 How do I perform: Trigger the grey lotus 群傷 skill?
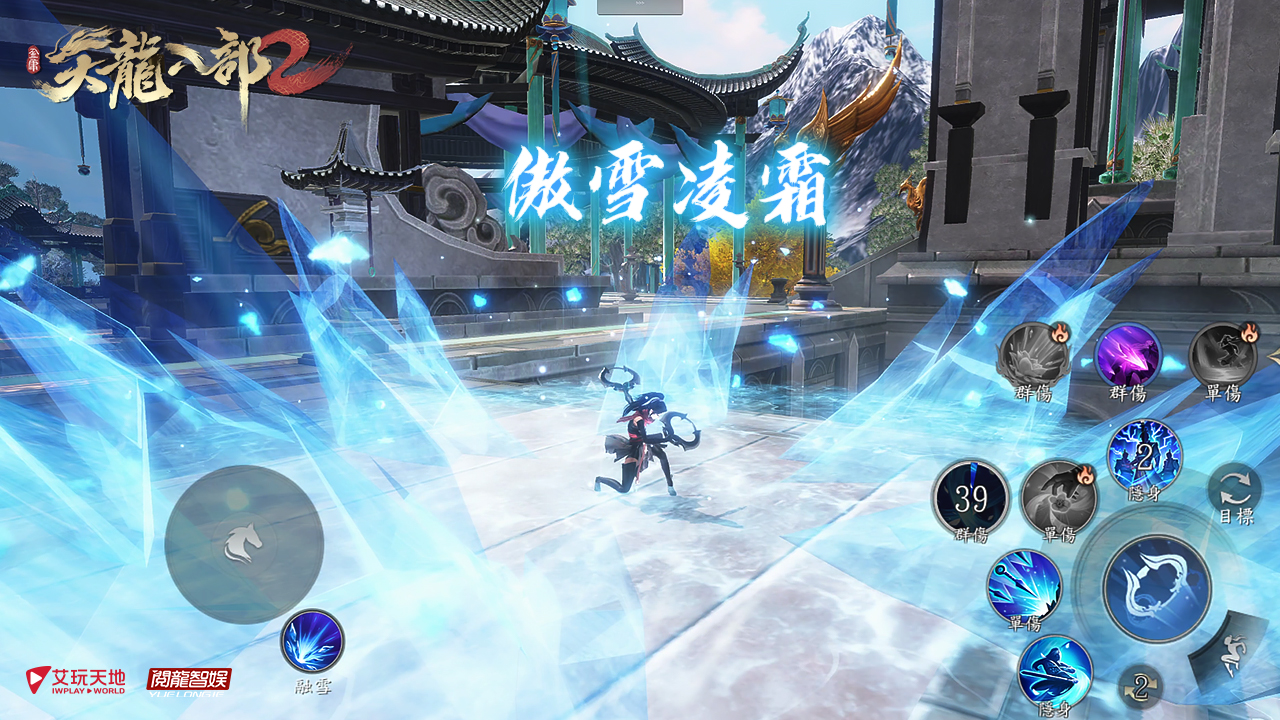(1033, 356)
